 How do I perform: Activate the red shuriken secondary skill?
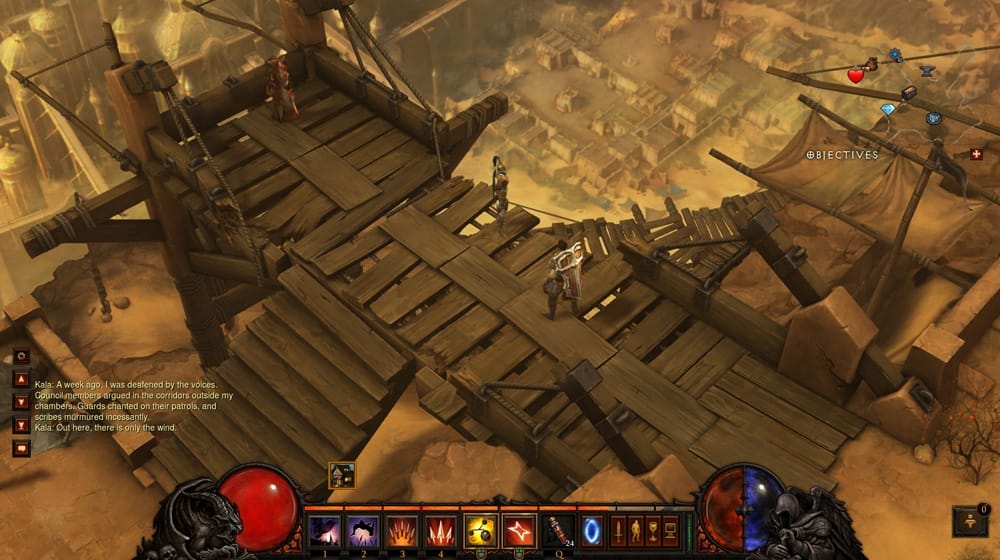click(519, 530)
